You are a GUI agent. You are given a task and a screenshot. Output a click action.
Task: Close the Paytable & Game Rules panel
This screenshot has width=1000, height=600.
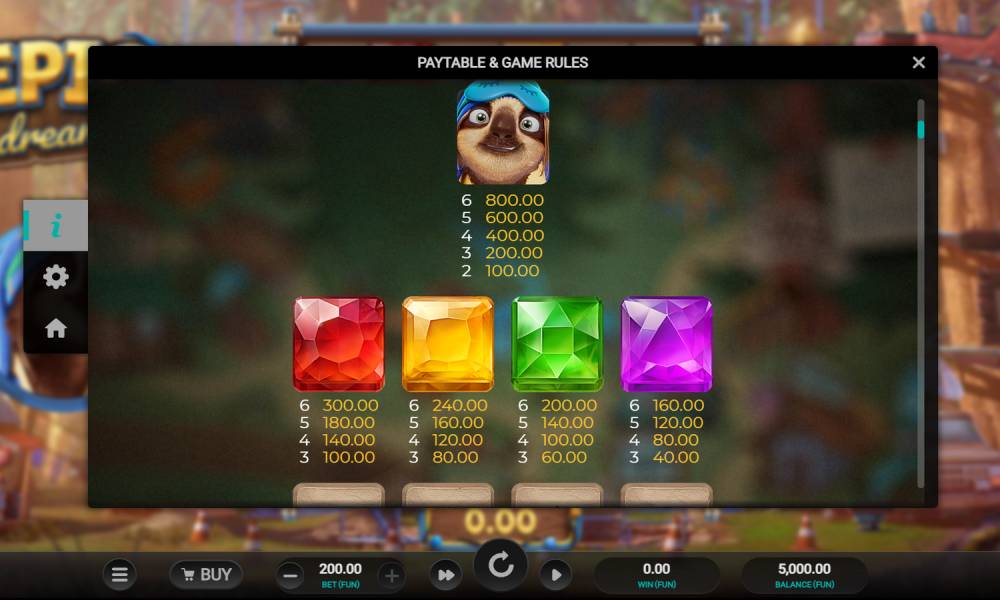(918, 62)
